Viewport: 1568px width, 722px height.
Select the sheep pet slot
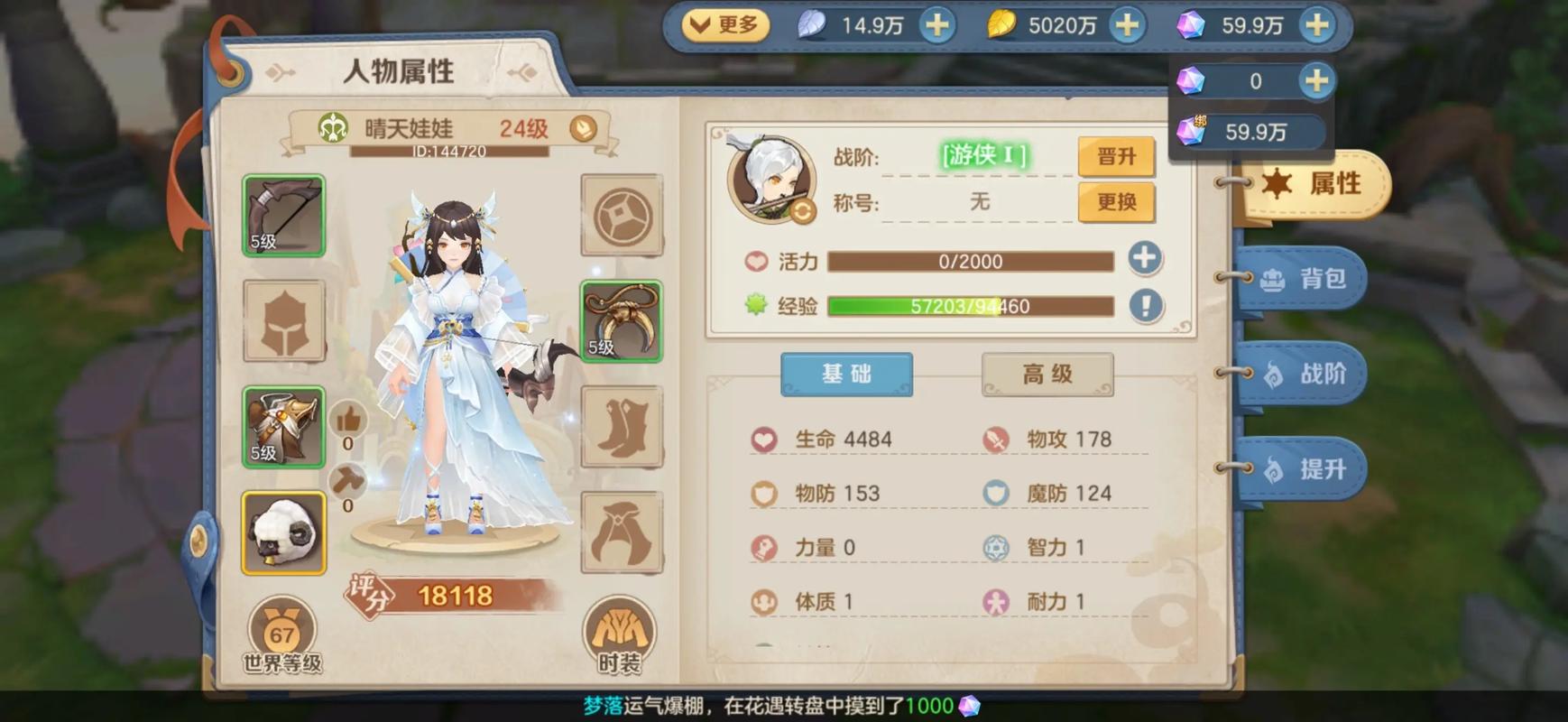[x=283, y=533]
